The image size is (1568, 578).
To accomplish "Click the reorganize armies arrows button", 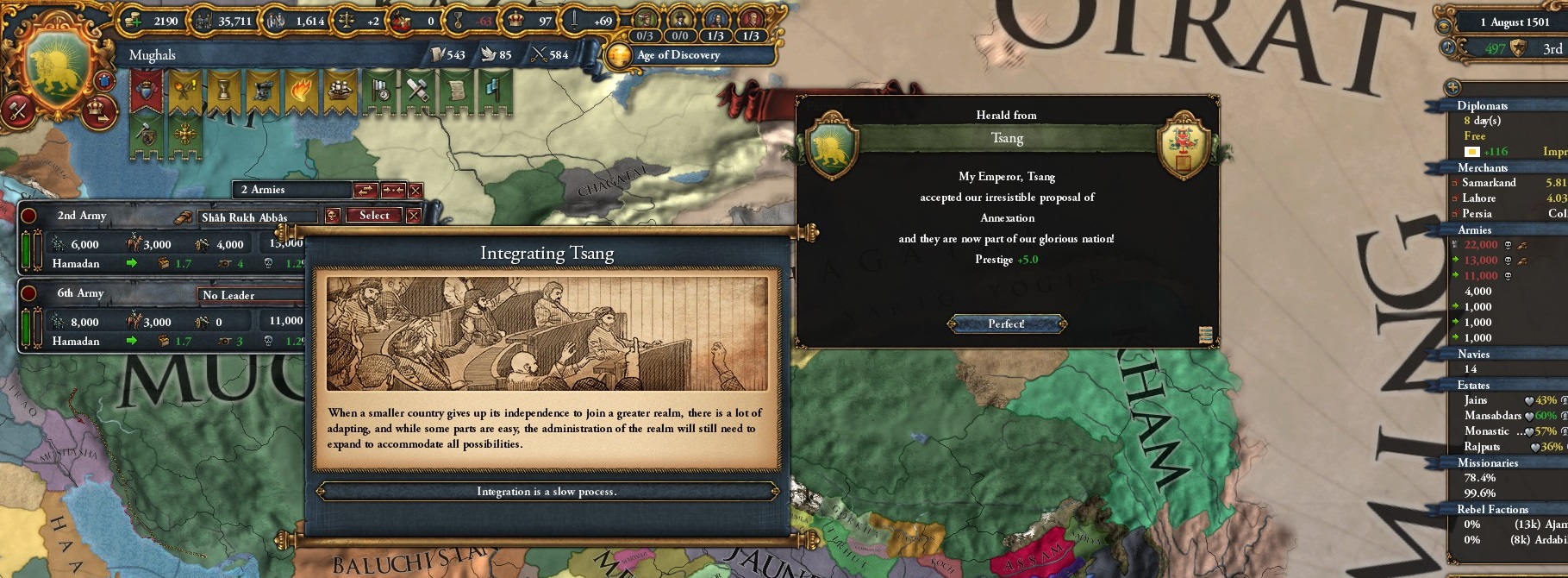I will pyautogui.click(x=365, y=190).
